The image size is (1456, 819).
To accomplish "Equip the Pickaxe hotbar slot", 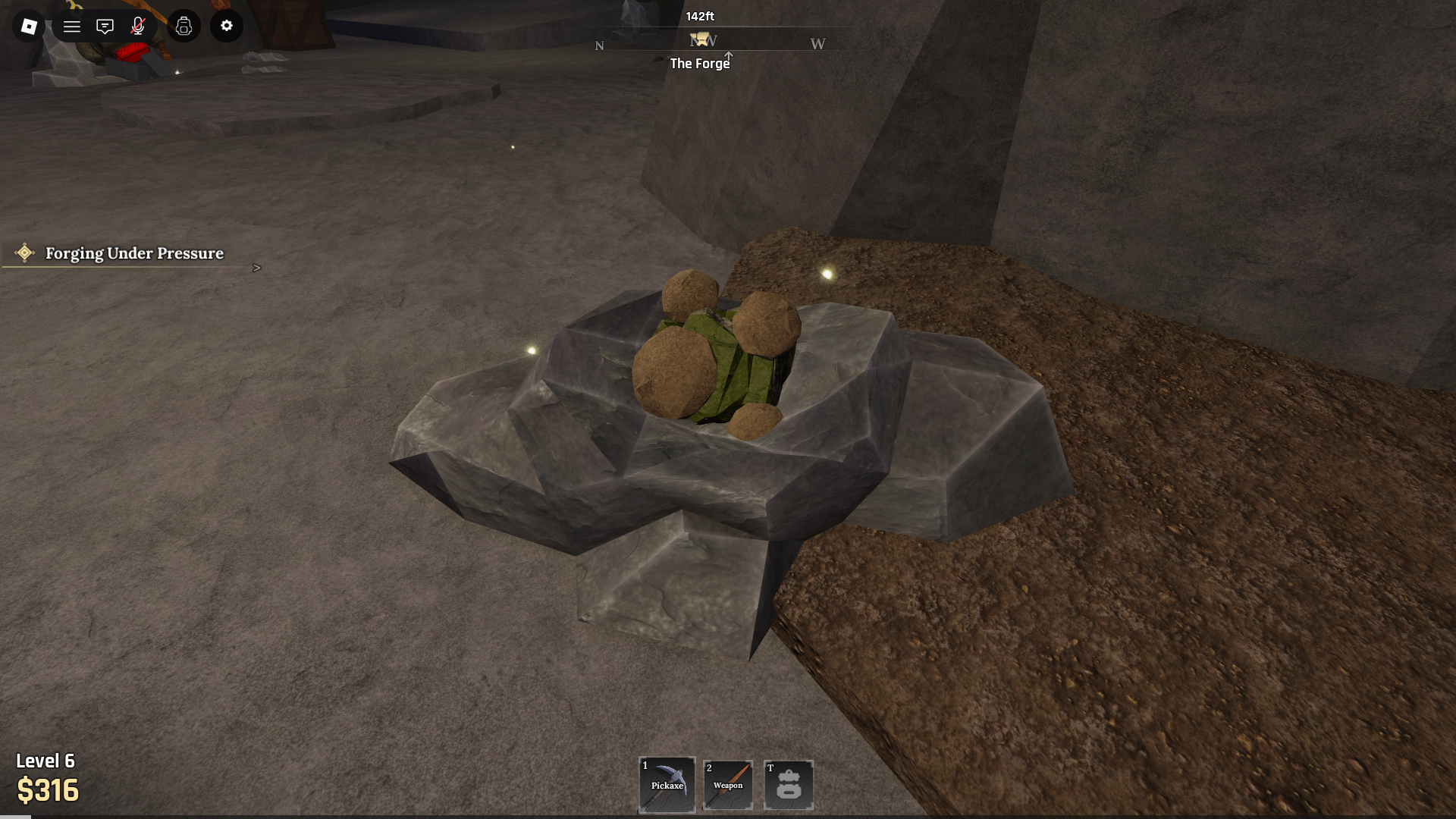I will [667, 785].
